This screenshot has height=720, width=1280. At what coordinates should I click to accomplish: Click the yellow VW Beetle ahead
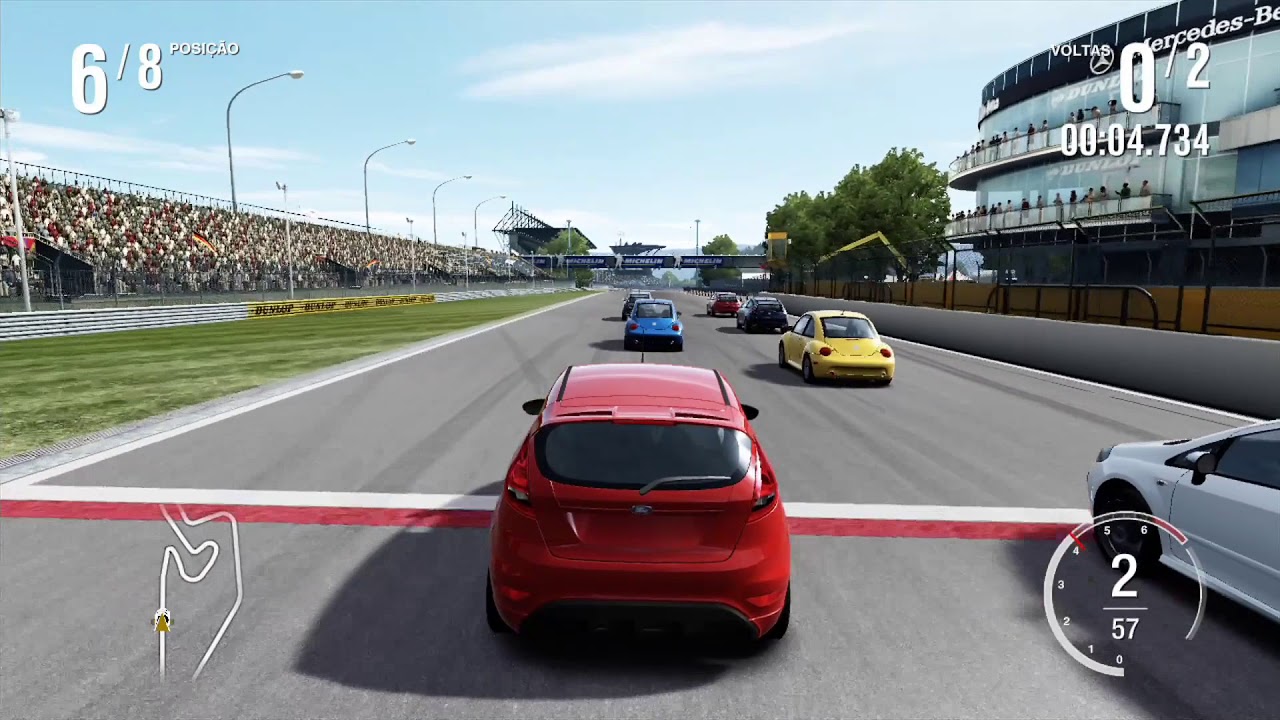838,350
